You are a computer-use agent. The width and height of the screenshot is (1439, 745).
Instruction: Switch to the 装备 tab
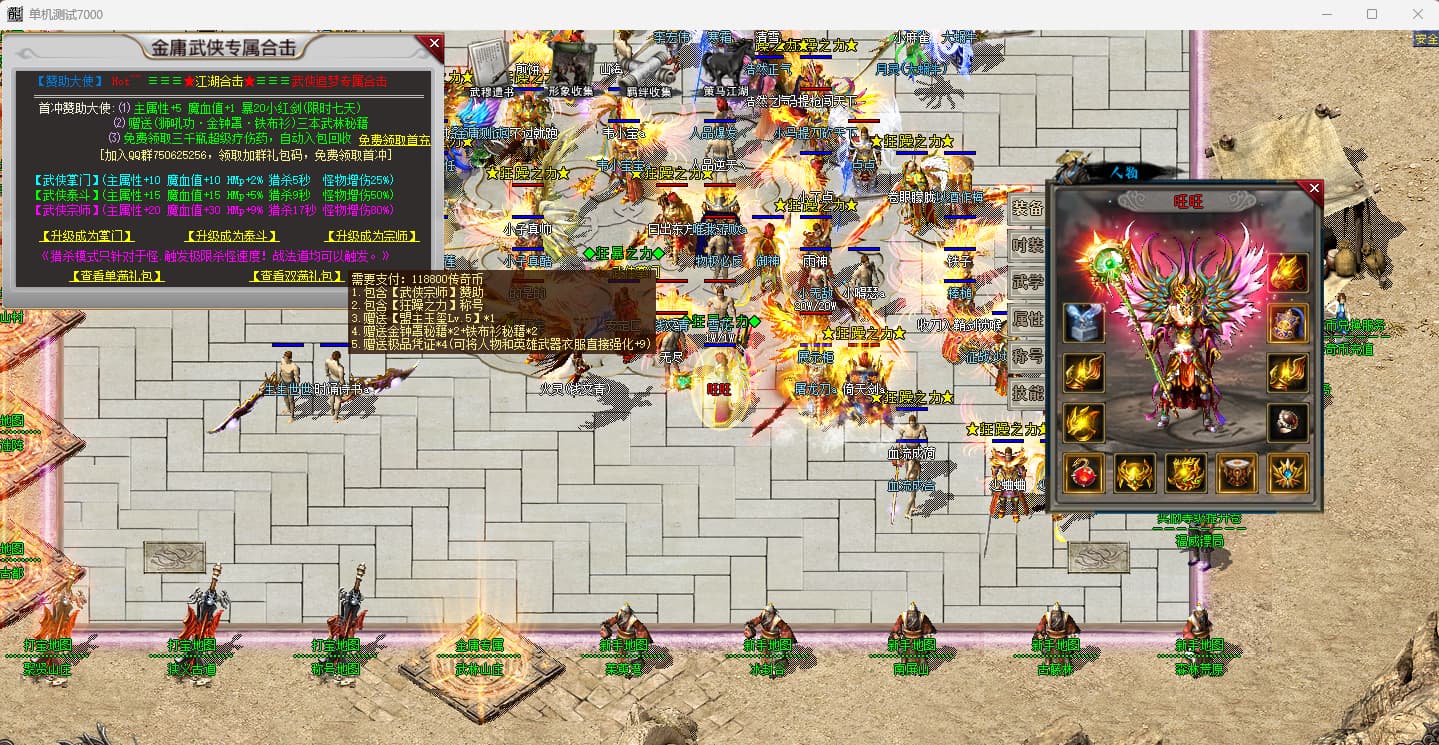point(1027,209)
